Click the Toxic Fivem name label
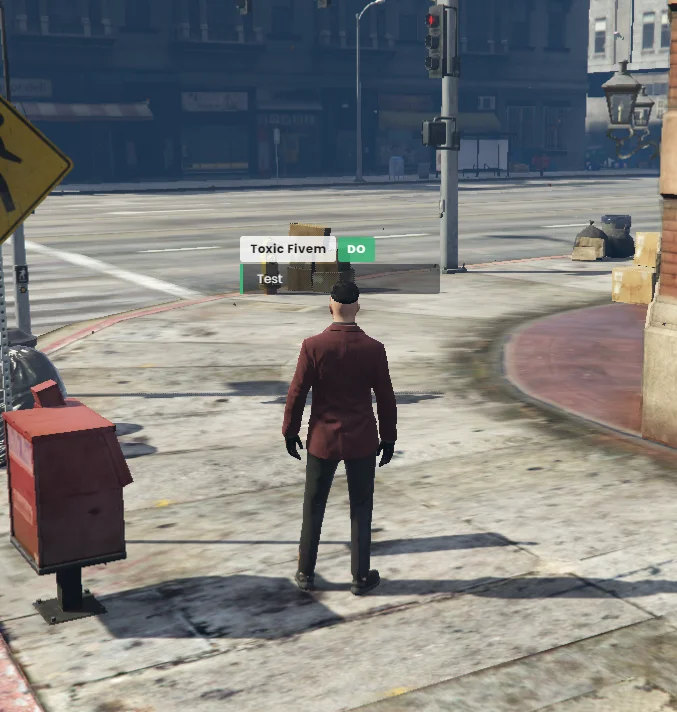677x712 pixels. (x=287, y=249)
